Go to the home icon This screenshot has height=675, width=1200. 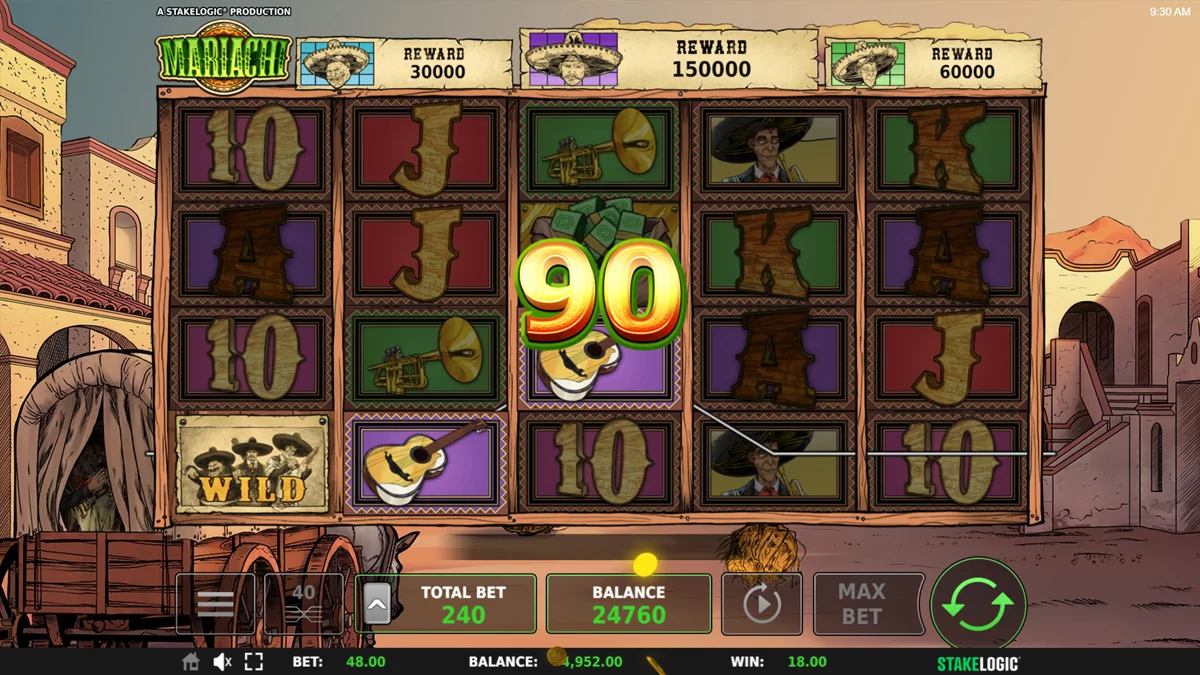[190, 662]
